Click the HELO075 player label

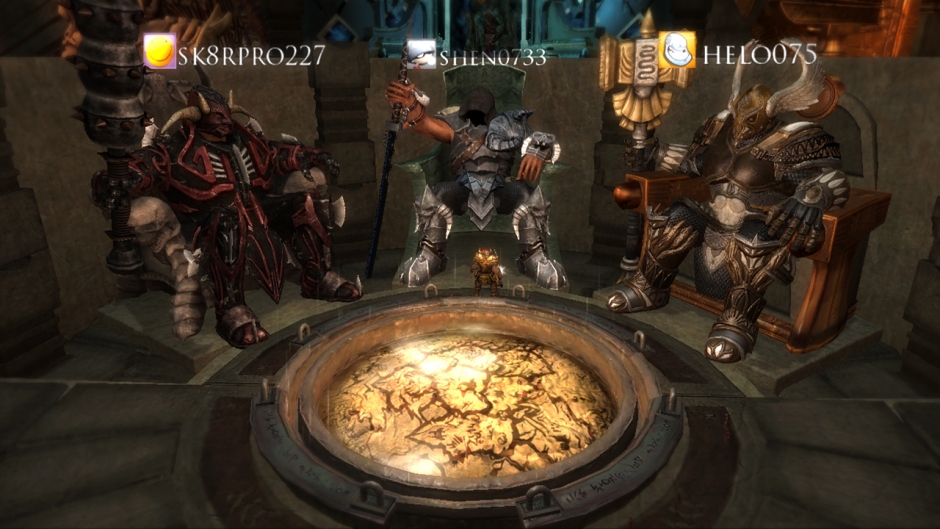759,54
